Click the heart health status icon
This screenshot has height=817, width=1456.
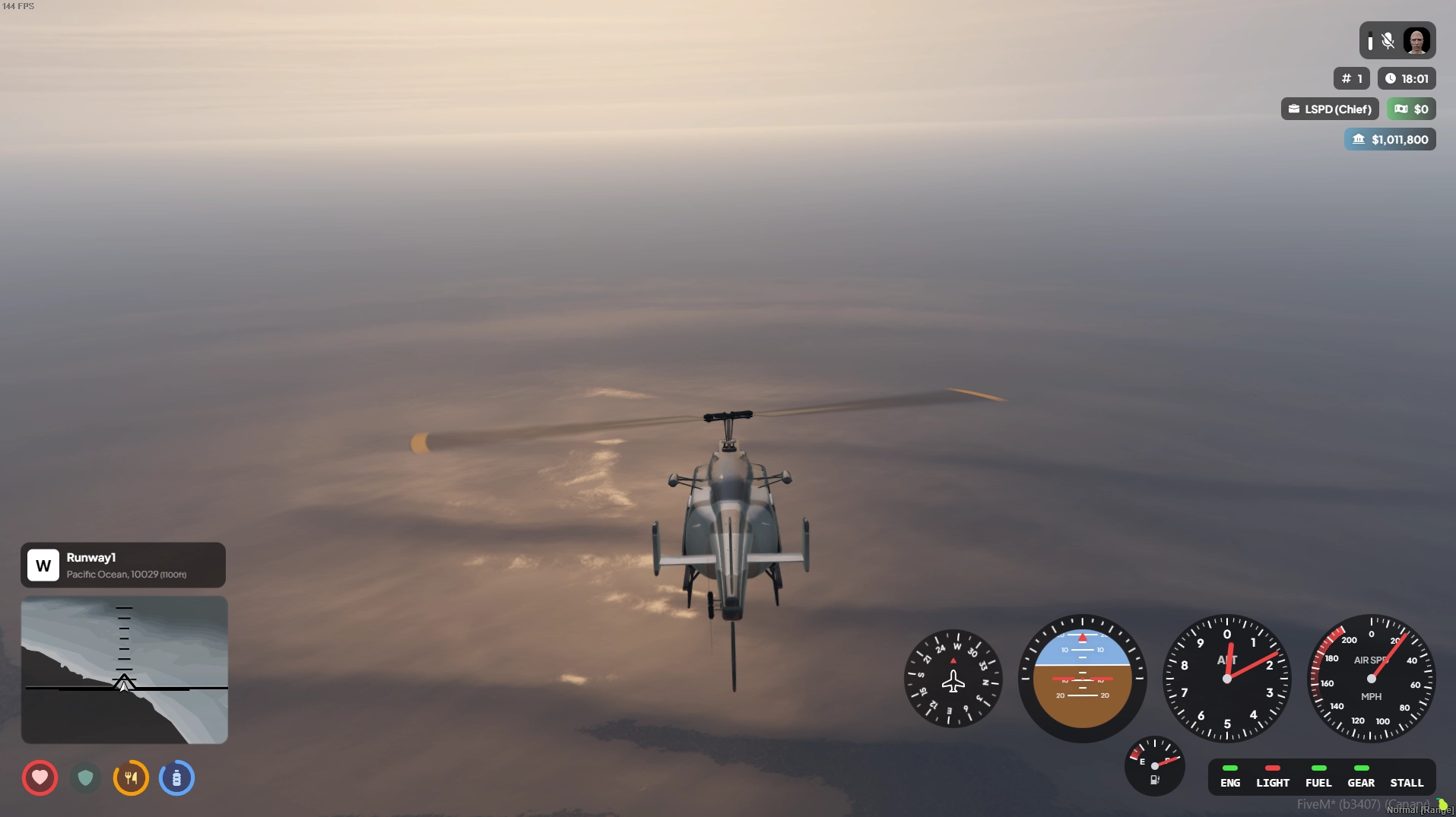coord(40,777)
